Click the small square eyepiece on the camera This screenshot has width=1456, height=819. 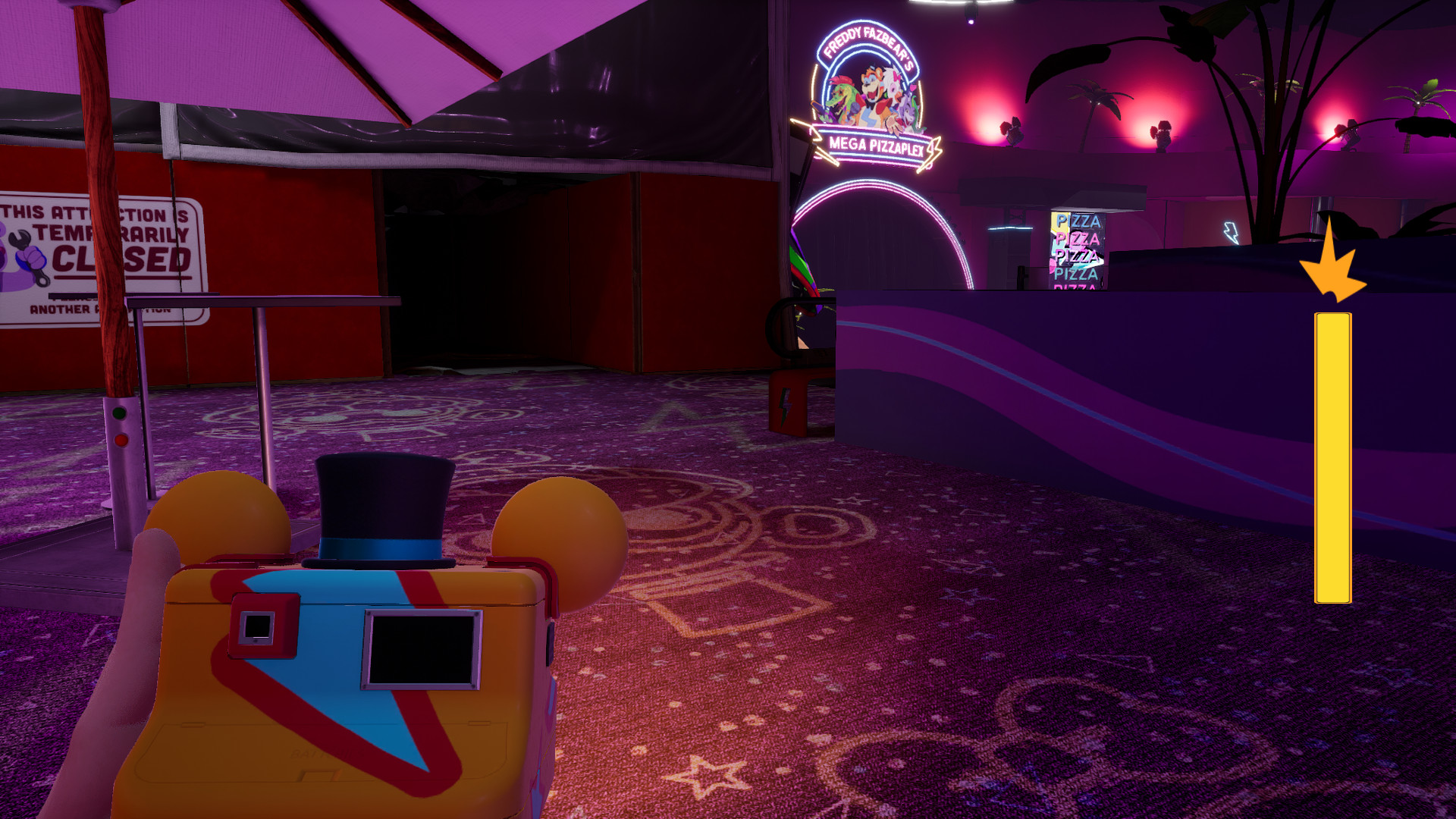click(x=259, y=626)
